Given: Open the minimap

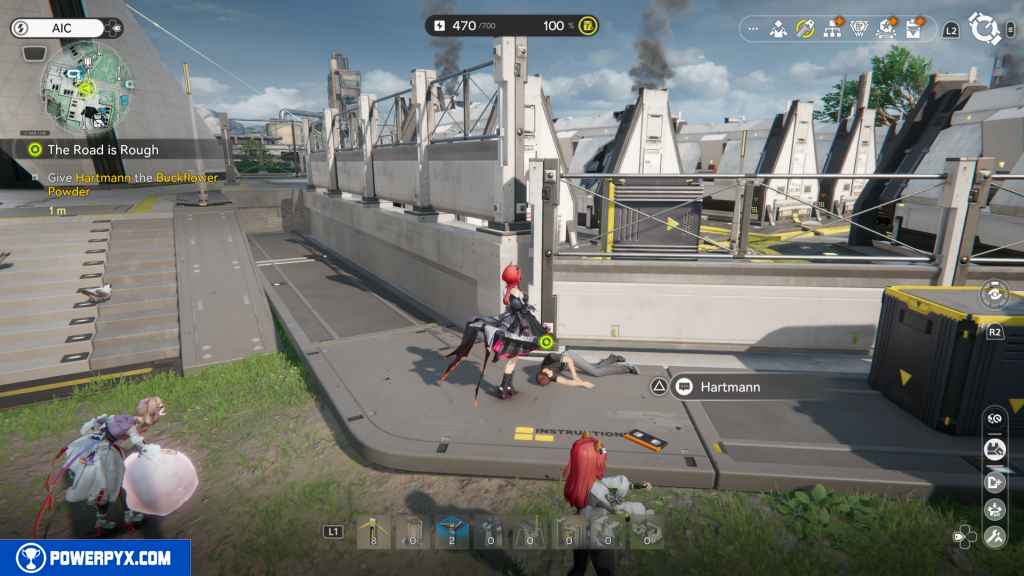Looking at the screenshot, I should pyautogui.click(x=84, y=87).
